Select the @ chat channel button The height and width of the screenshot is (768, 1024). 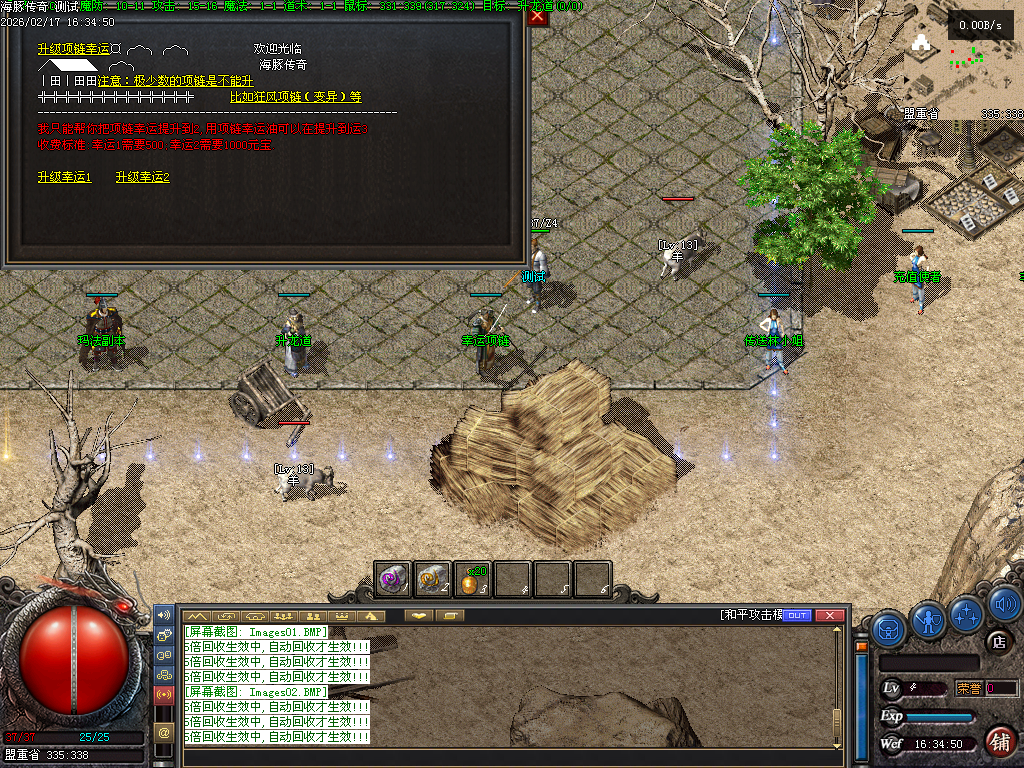164,733
